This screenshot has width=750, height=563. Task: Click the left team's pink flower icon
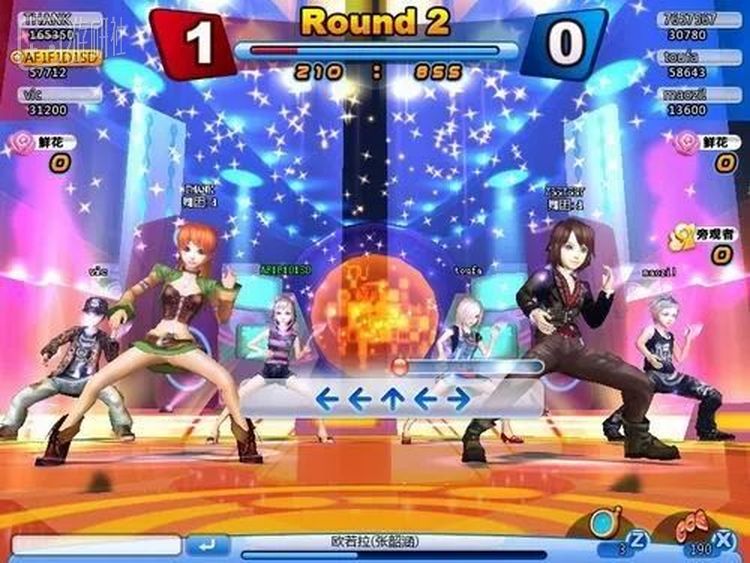[x=20, y=143]
